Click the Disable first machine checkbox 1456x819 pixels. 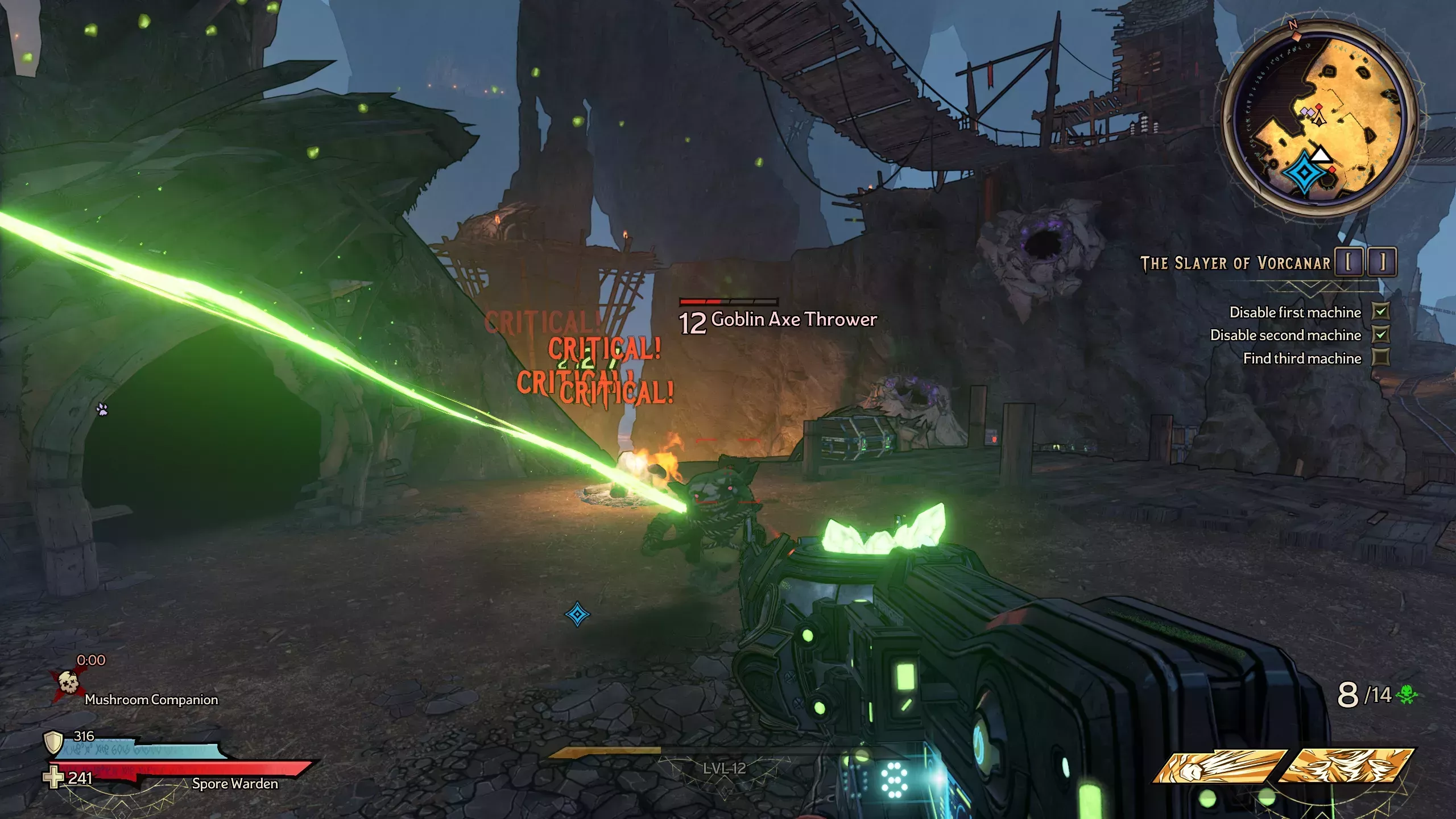click(1380, 312)
